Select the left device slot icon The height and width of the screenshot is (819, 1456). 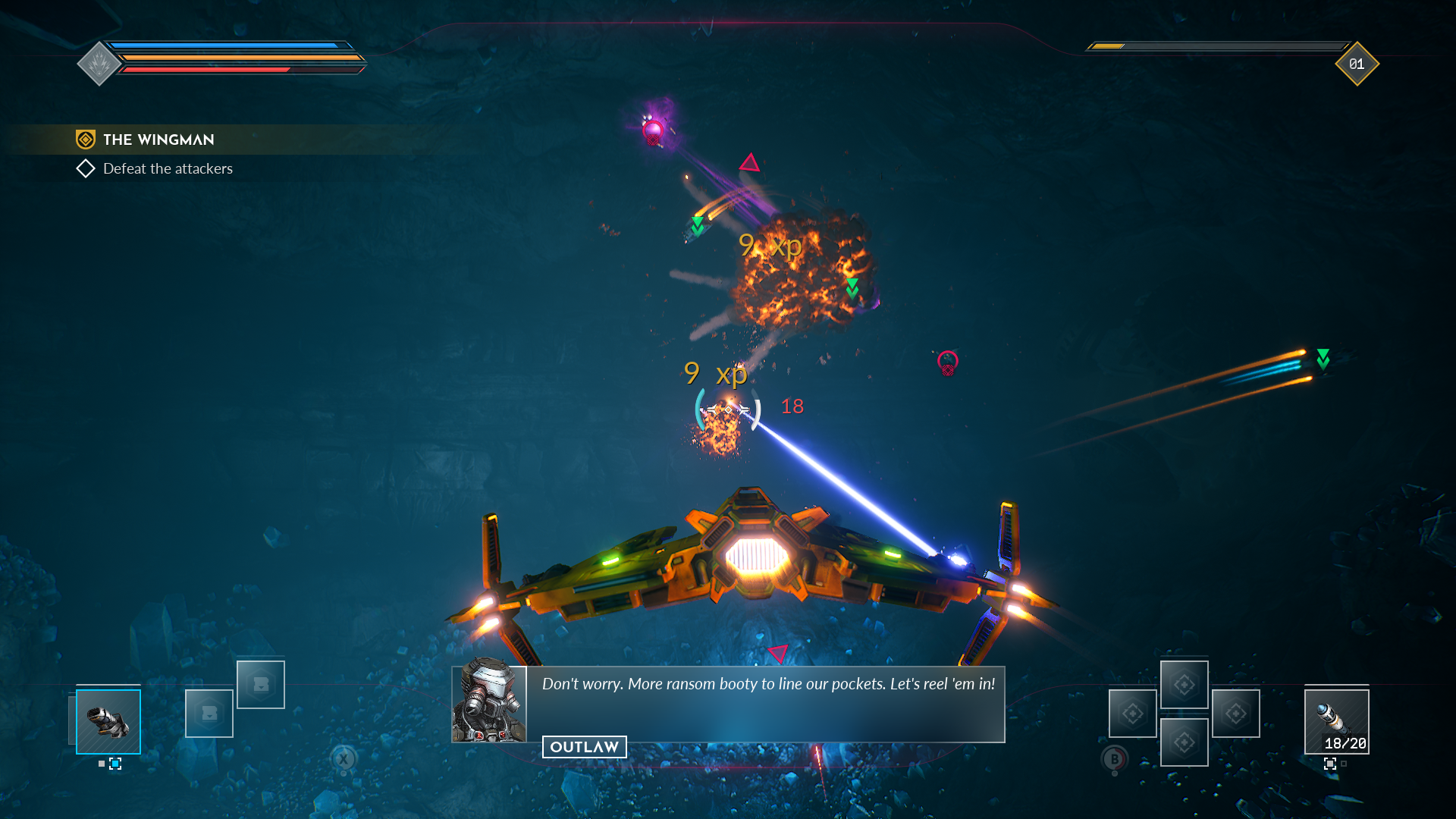point(1133,714)
